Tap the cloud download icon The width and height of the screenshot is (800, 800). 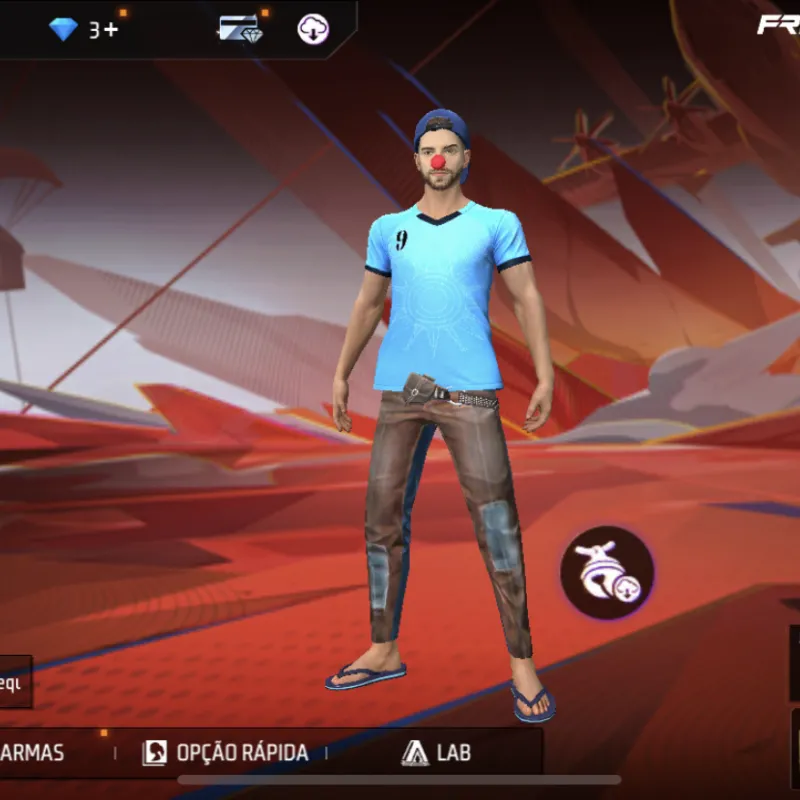(x=313, y=30)
